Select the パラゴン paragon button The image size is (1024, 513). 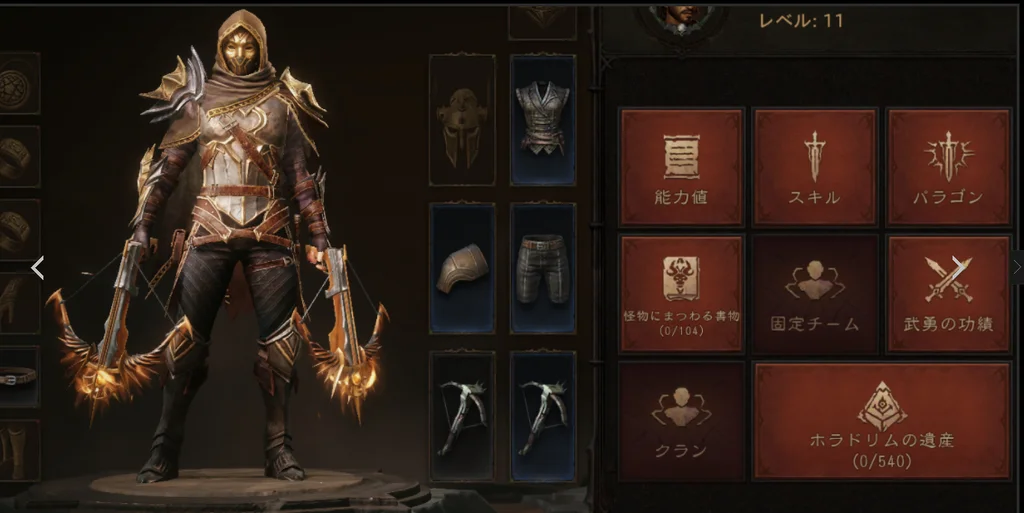(948, 166)
